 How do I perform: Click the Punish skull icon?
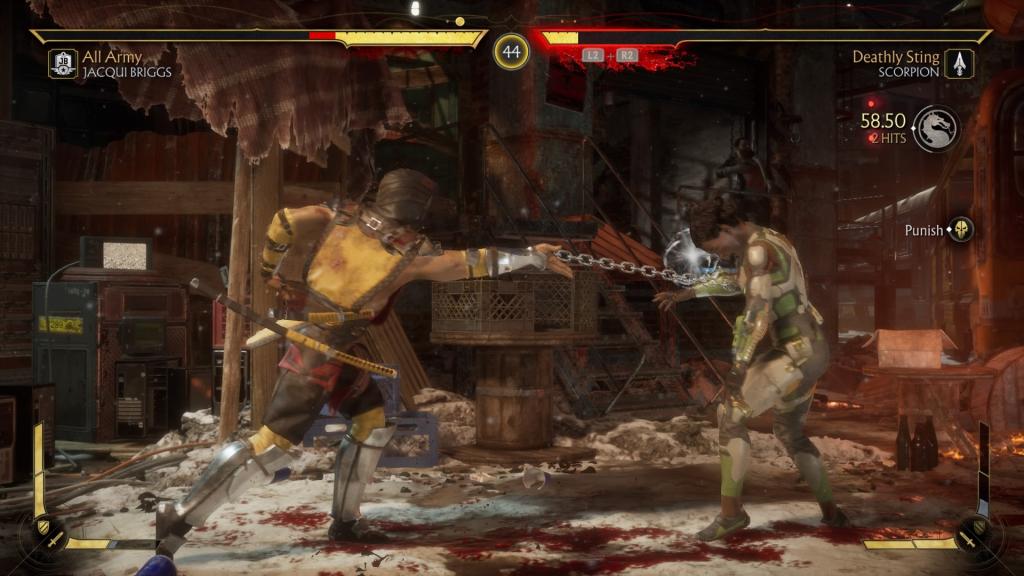pyautogui.click(x=961, y=229)
